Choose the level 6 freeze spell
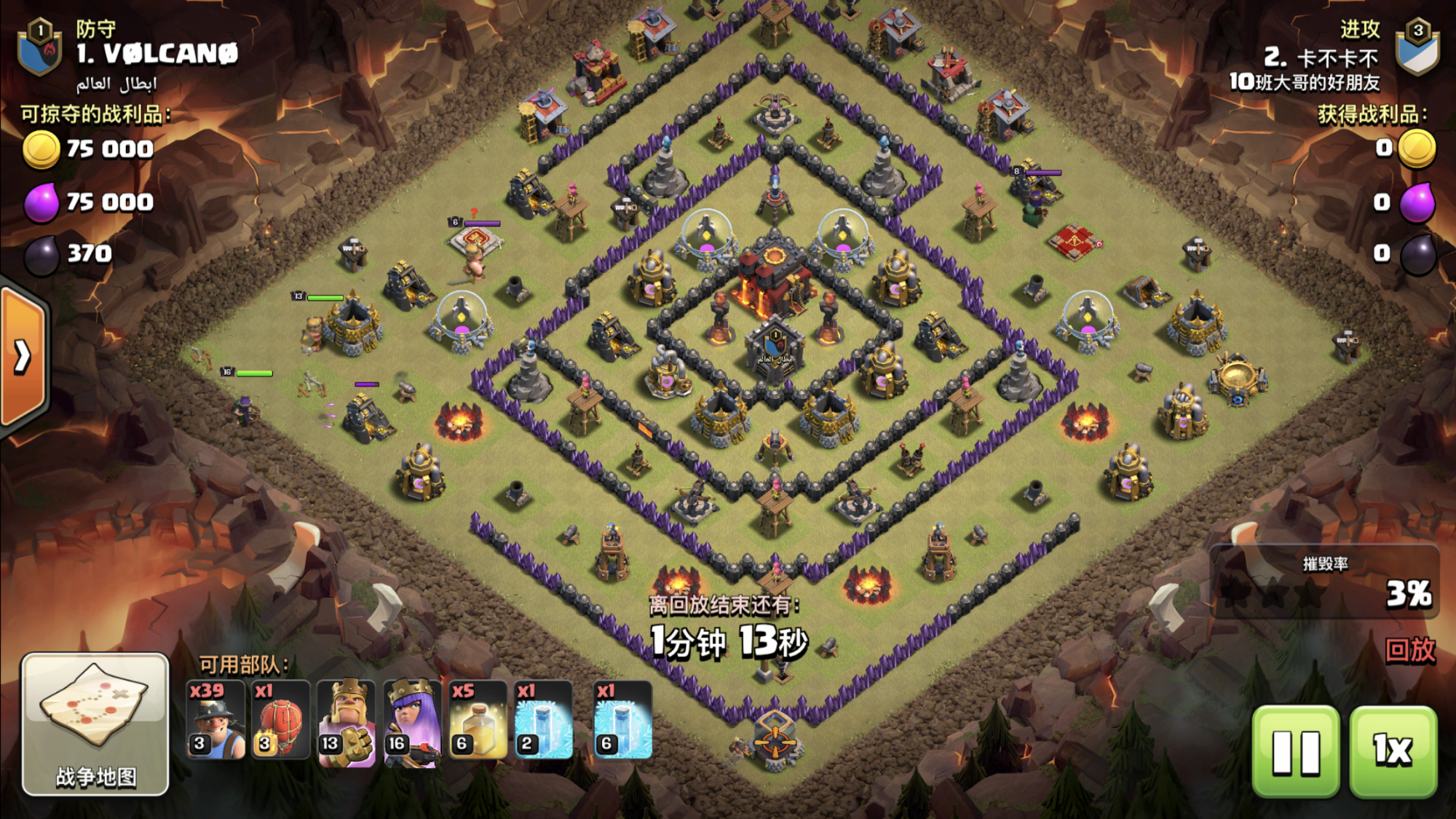The height and width of the screenshot is (819, 1456). (622, 721)
